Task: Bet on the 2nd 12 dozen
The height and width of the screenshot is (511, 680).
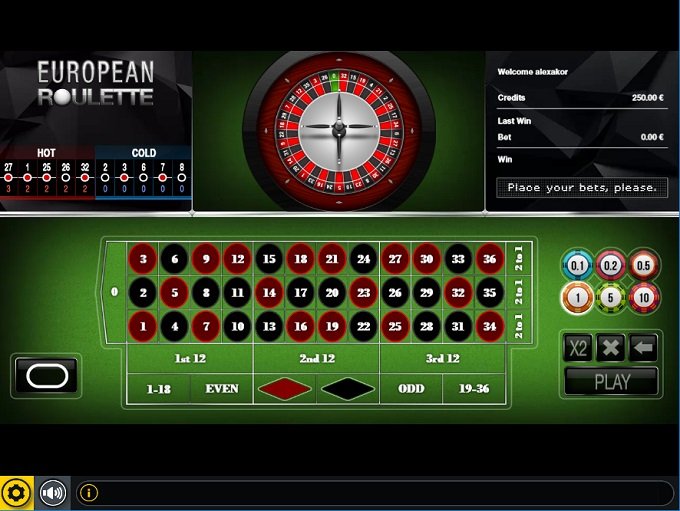Action: (x=316, y=358)
